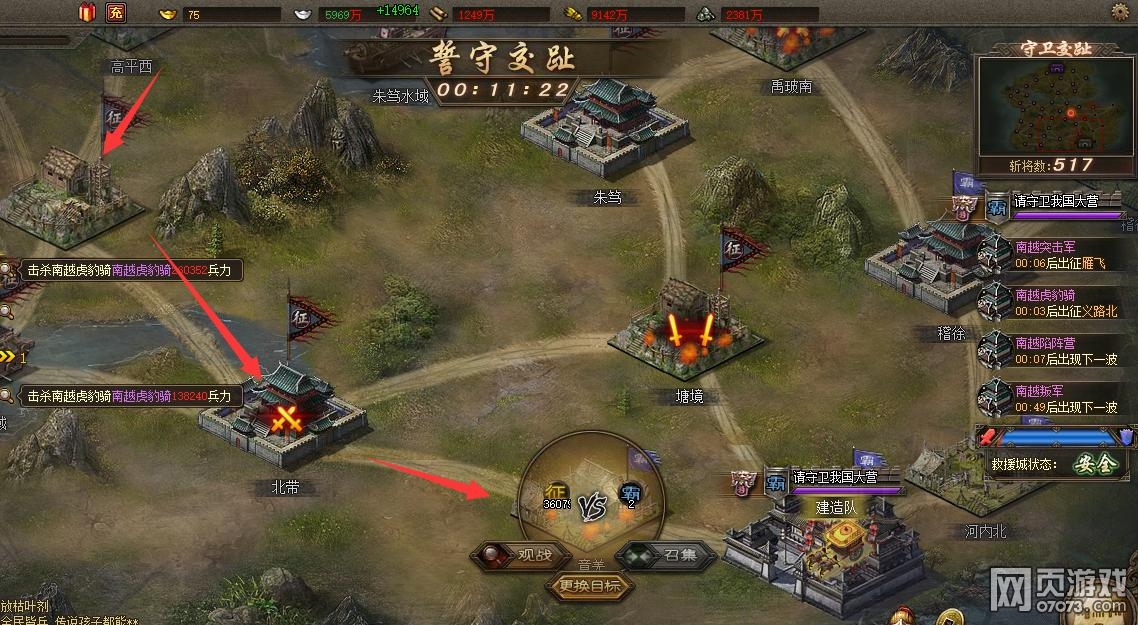
Task: Click the 召集 rally button
Action: (x=668, y=555)
